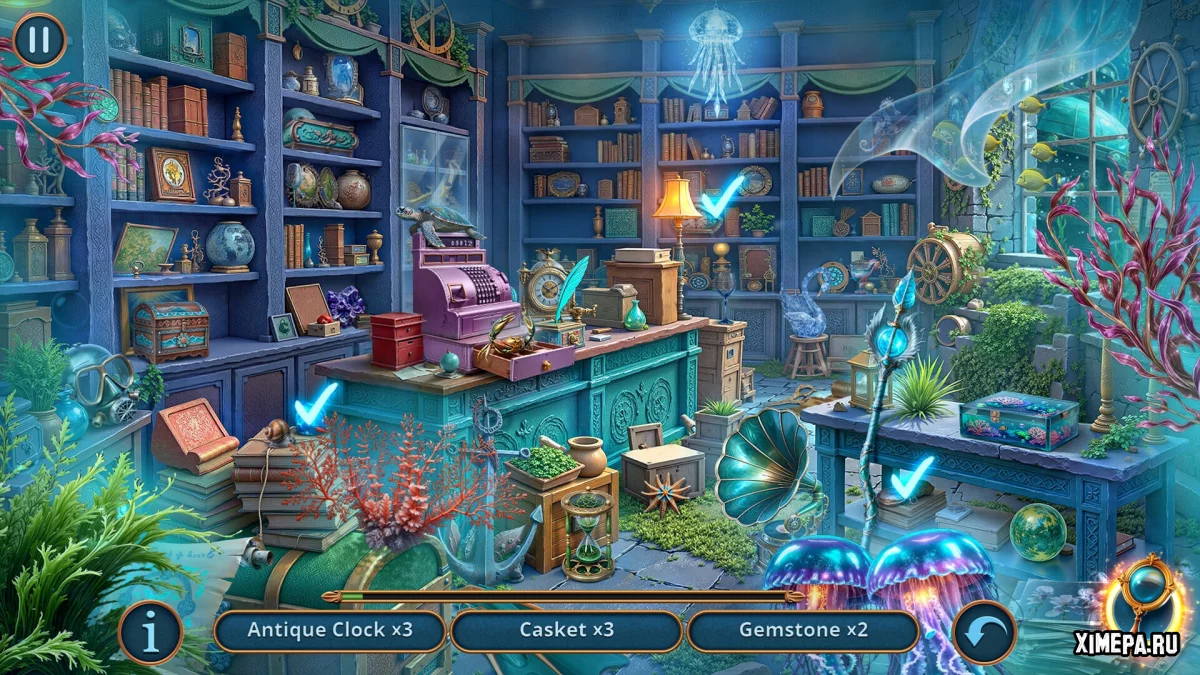Pause the game

39,40
